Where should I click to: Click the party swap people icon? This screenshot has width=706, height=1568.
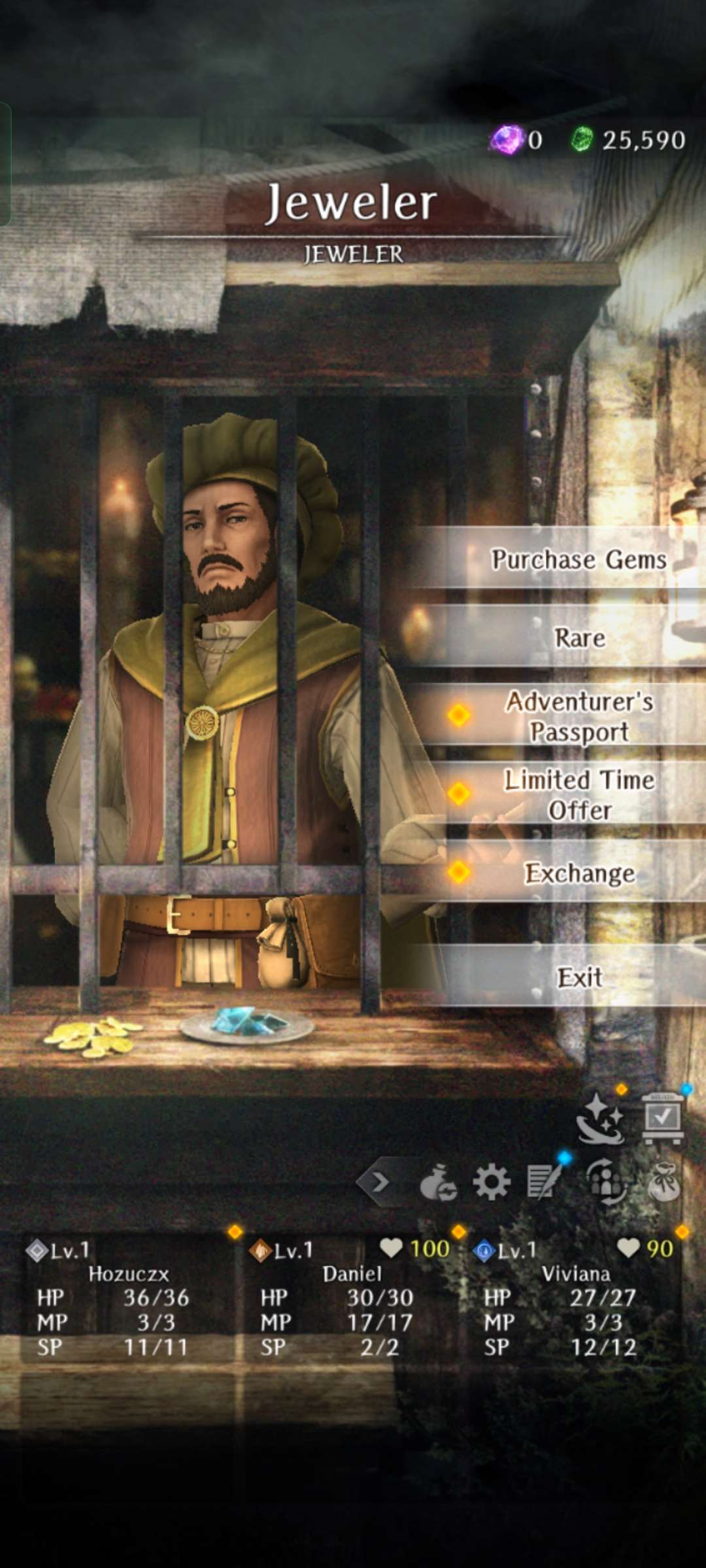tap(605, 1181)
